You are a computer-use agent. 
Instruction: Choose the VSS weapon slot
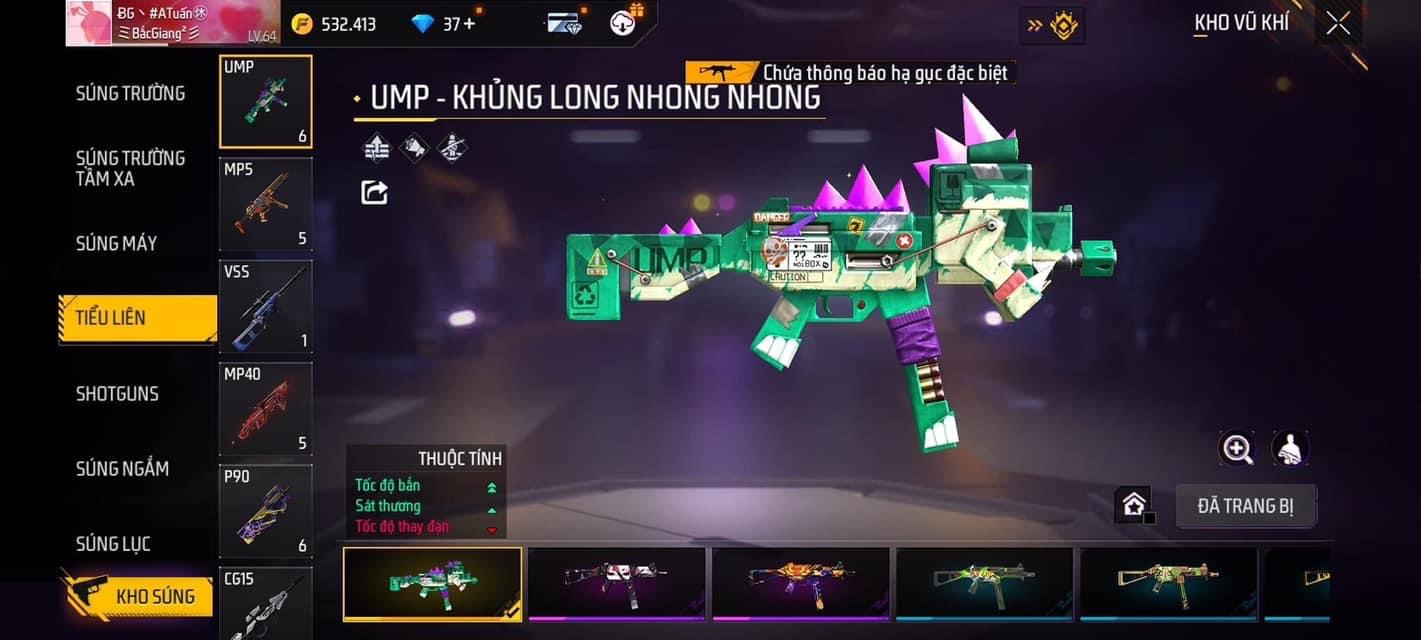click(265, 306)
